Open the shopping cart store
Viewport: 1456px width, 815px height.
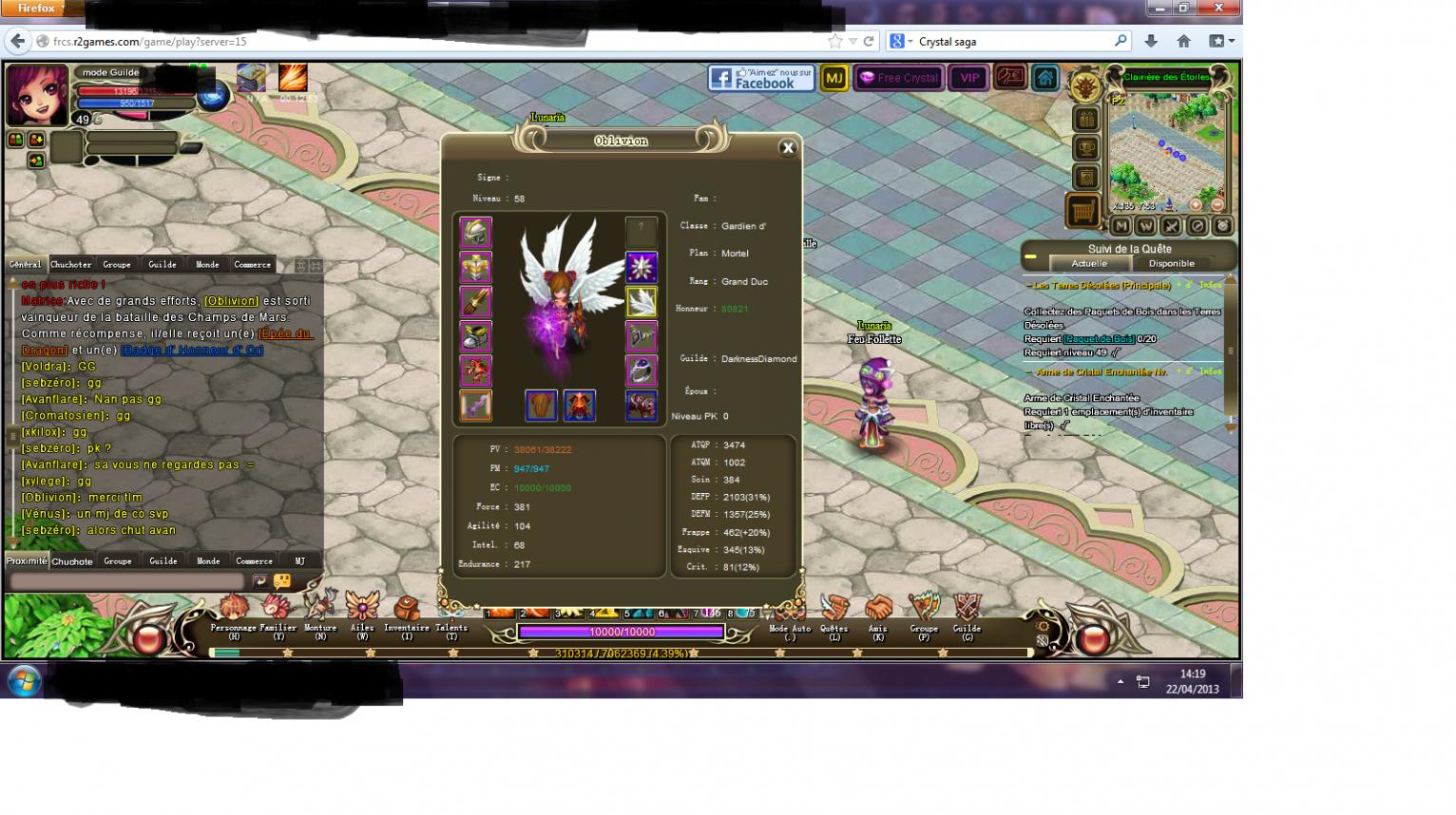1083,210
